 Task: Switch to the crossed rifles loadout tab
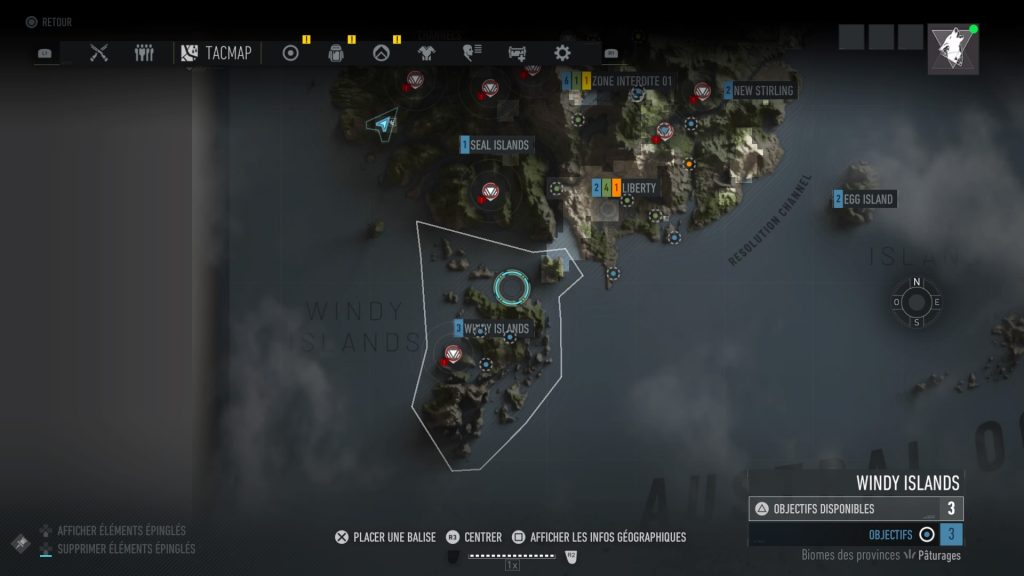[x=99, y=53]
